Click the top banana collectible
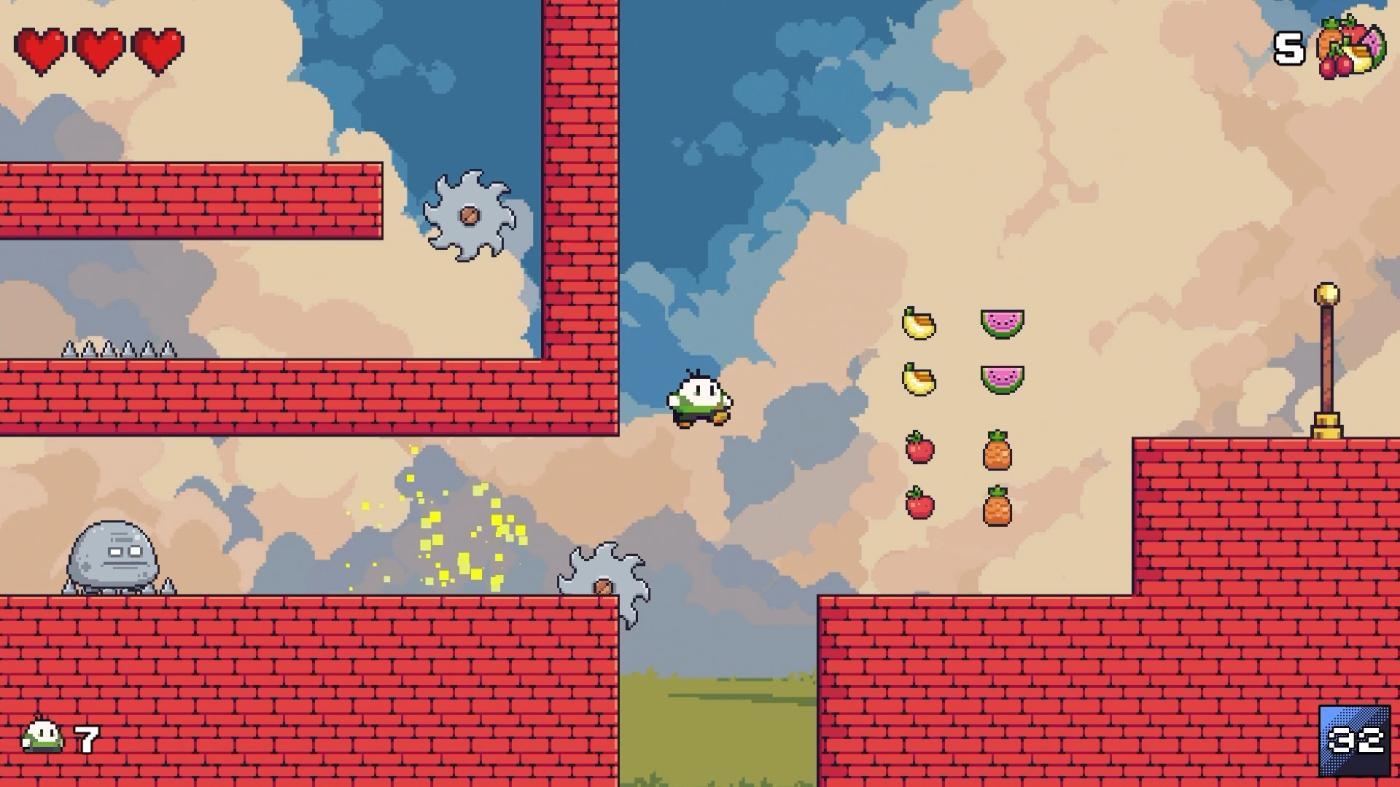Screen dimensions: 1400x787 click(917, 320)
